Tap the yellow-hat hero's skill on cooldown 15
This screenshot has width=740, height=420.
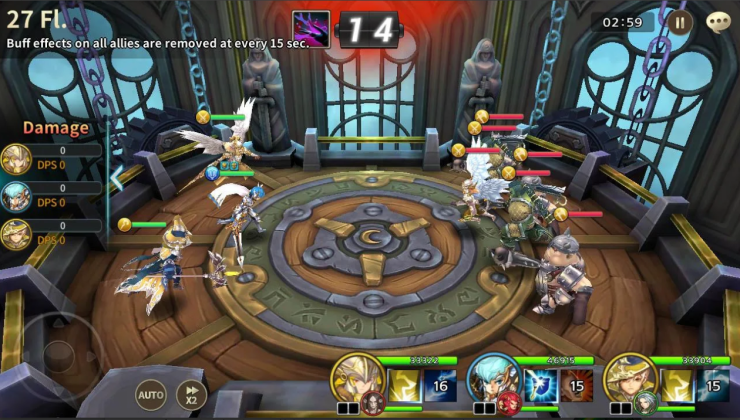pos(713,385)
